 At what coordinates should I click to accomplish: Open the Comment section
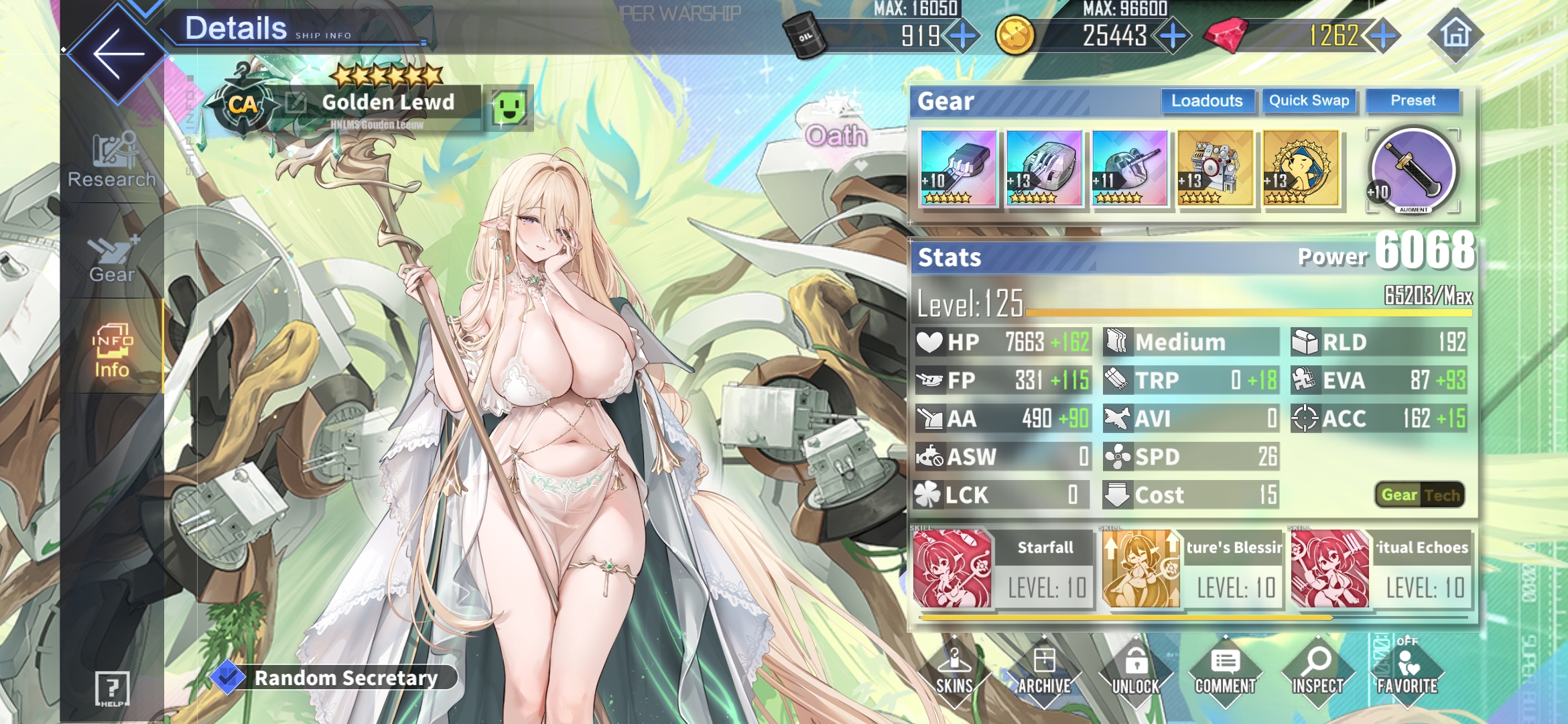pos(1225,672)
